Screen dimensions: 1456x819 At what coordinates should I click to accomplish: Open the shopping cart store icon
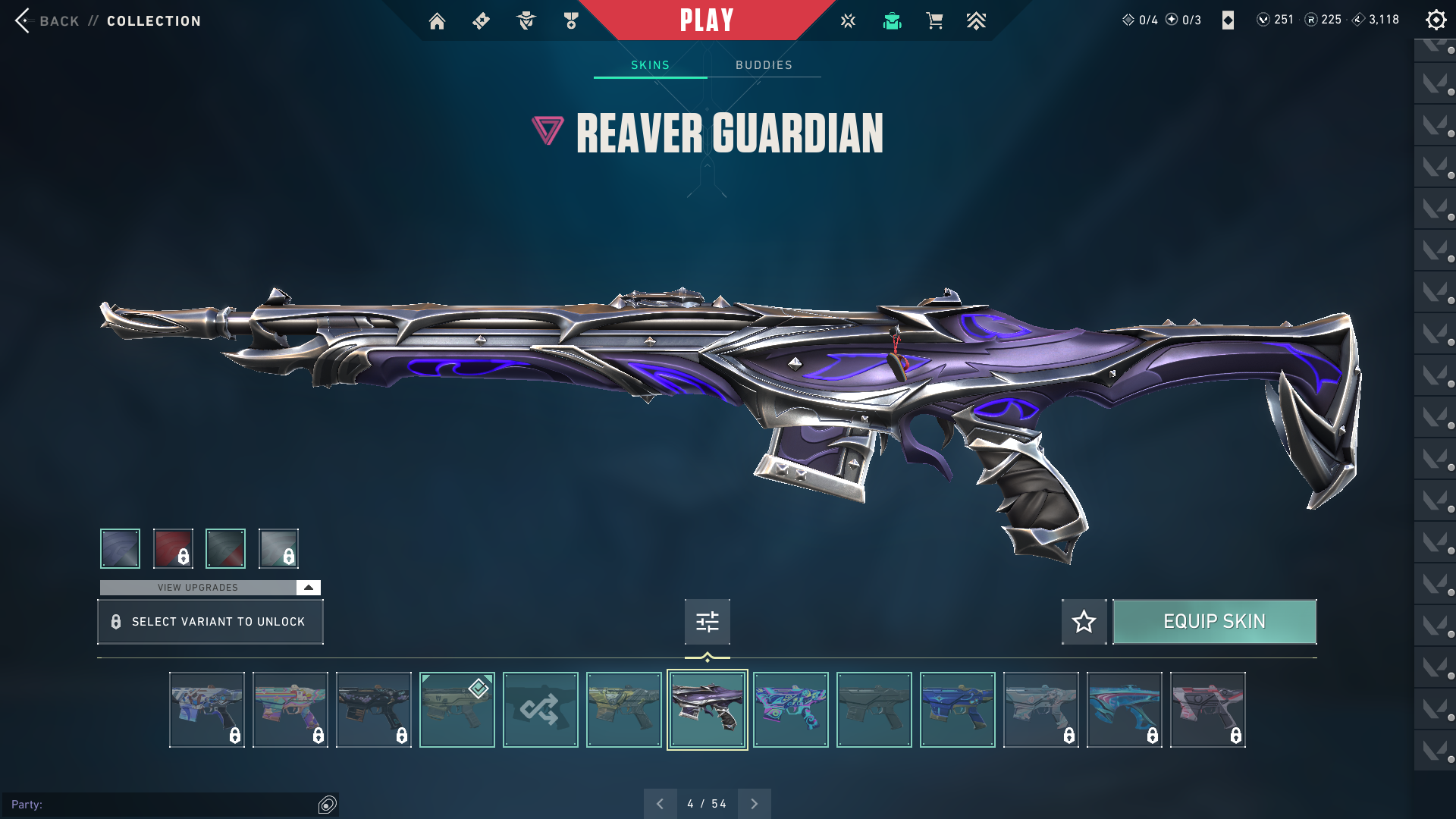[934, 21]
